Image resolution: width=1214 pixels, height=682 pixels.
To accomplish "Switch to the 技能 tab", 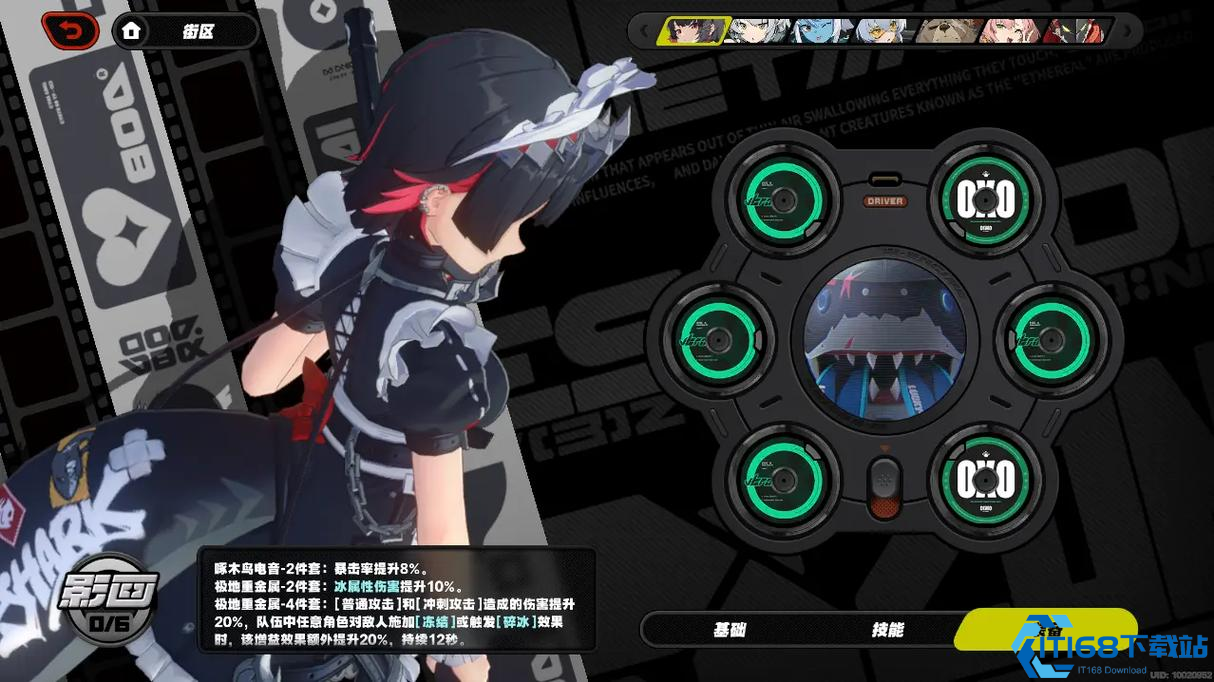I will click(887, 629).
